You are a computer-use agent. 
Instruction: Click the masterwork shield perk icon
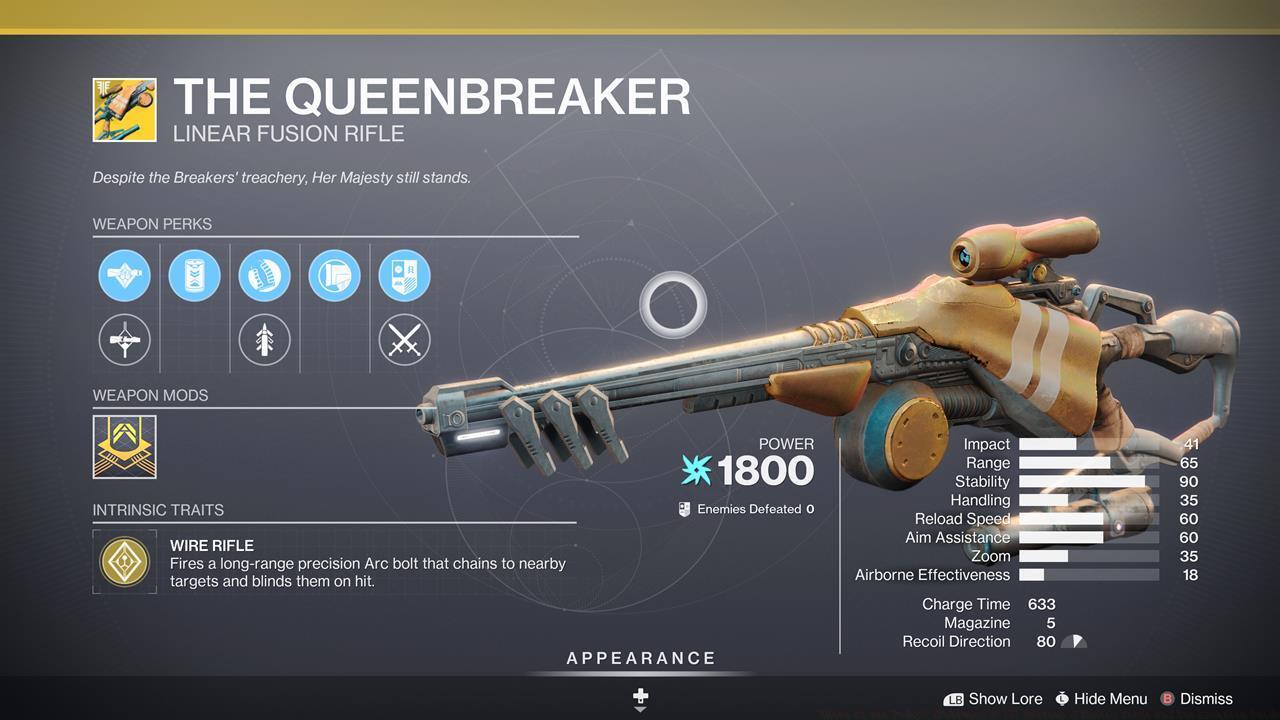[404, 275]
